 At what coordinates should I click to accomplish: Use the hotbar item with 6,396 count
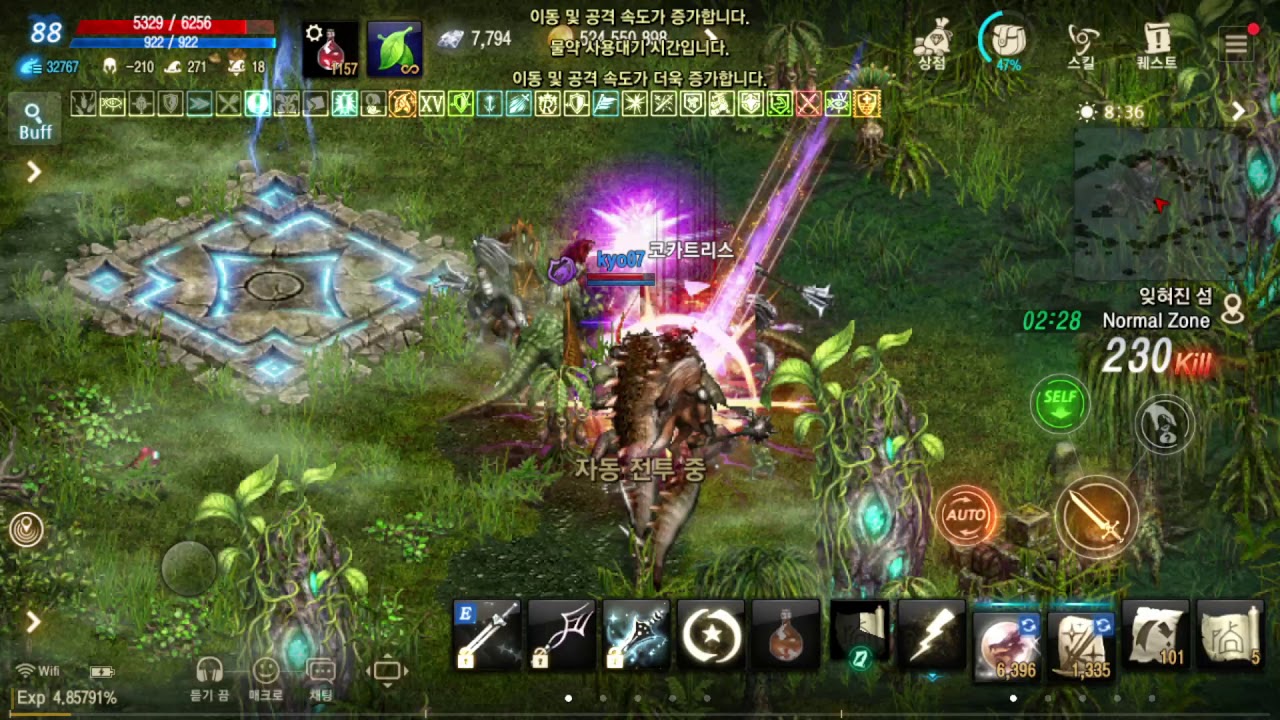click(1006, 636)
